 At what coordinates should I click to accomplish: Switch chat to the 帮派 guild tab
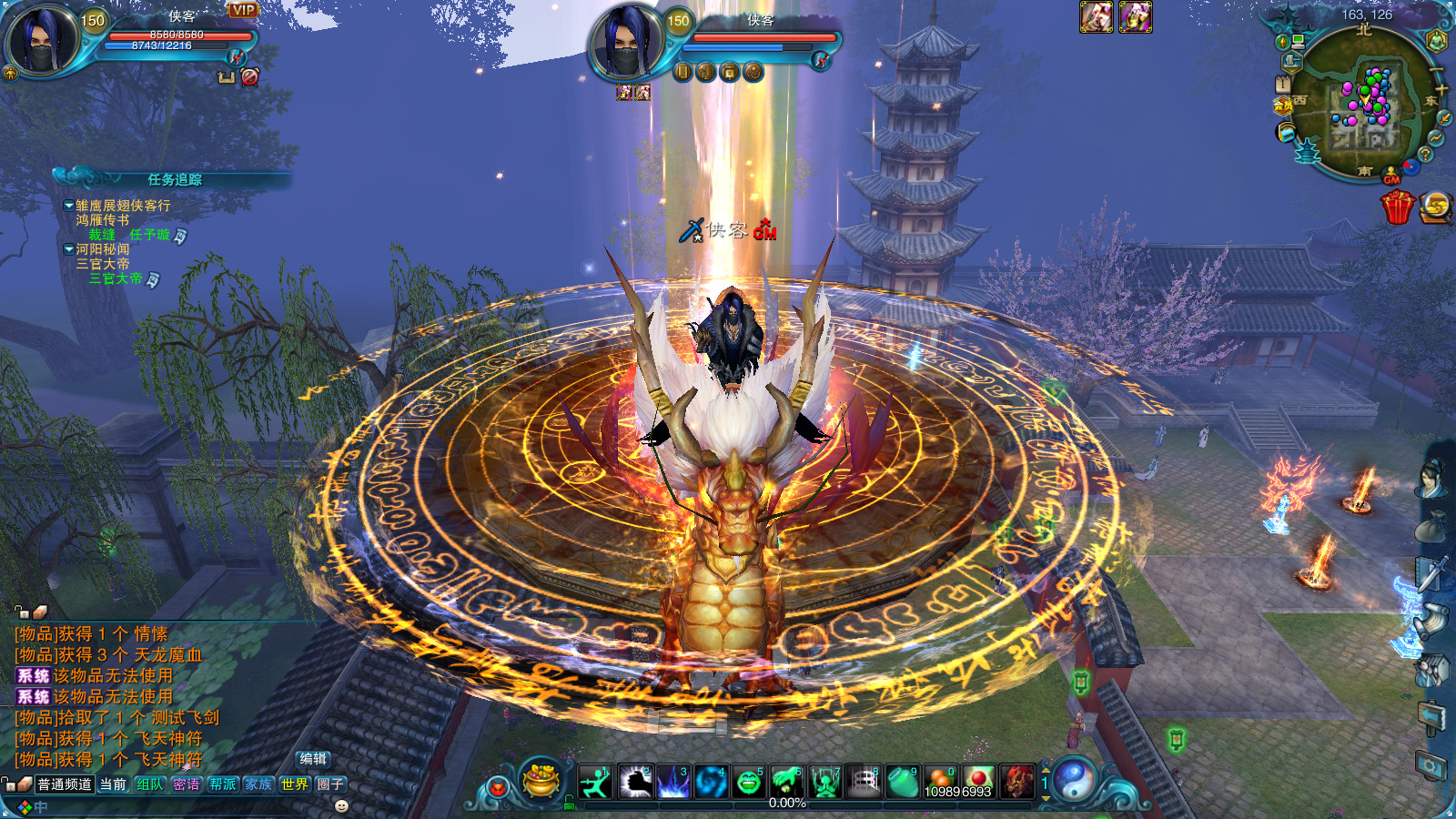point(223,784)
